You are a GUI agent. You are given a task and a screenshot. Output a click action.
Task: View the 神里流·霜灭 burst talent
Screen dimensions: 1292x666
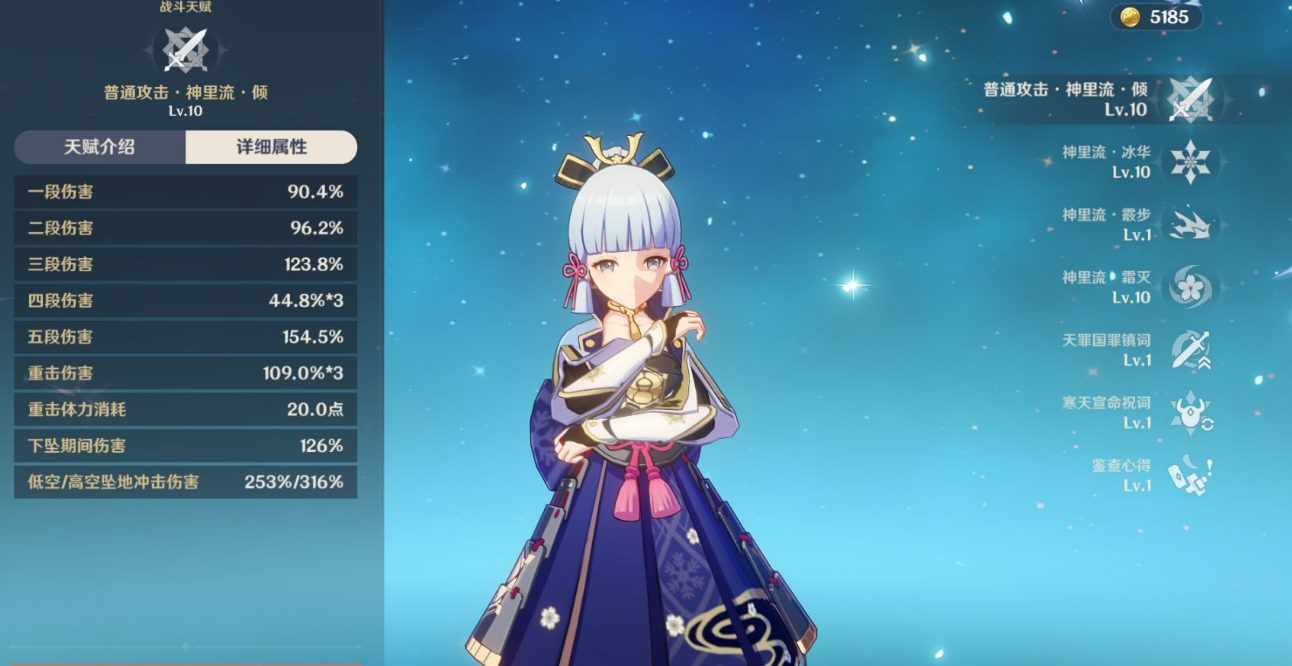click(1190, 287)
